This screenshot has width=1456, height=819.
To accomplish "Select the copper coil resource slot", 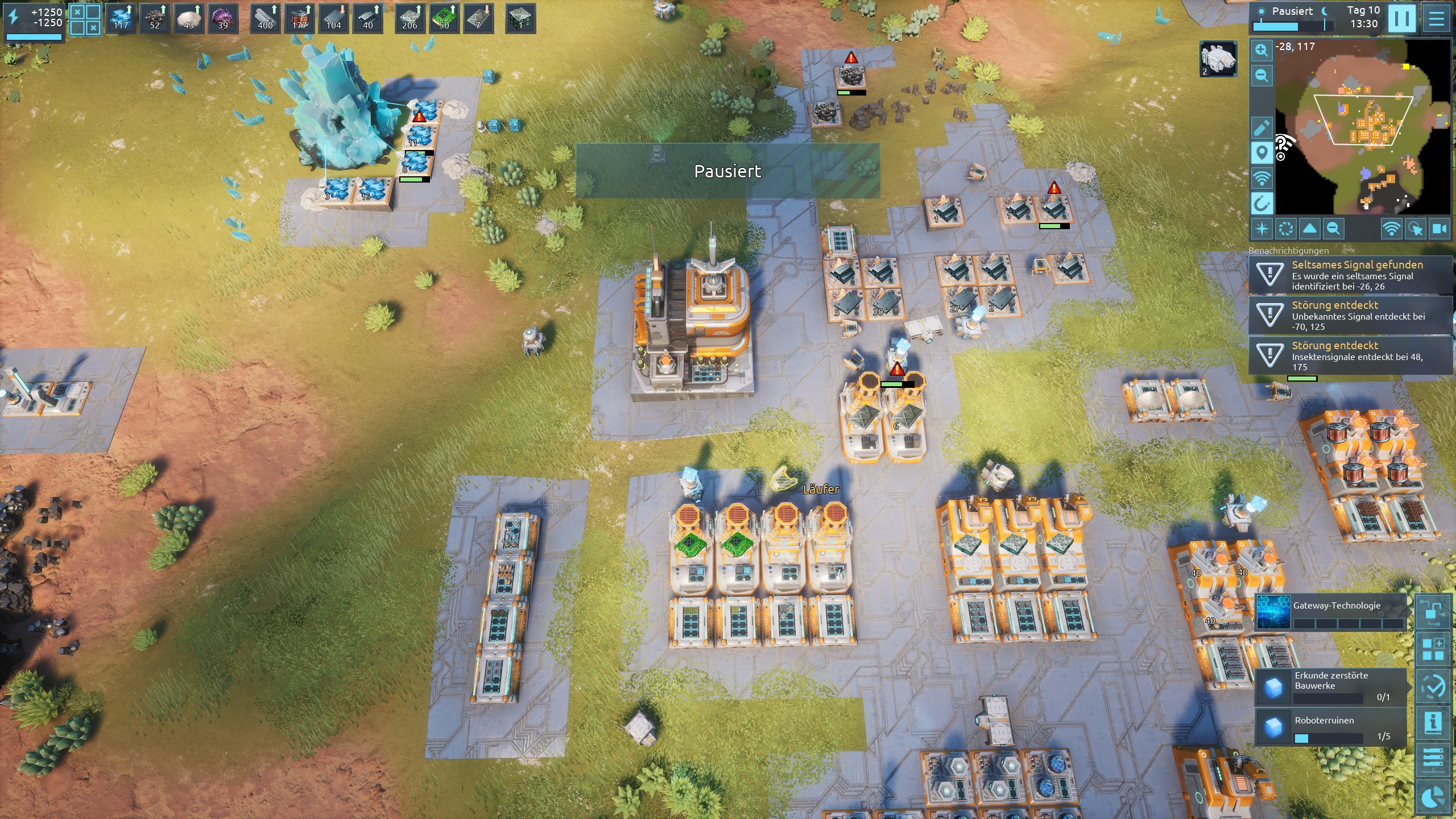I will click(299, 19).
